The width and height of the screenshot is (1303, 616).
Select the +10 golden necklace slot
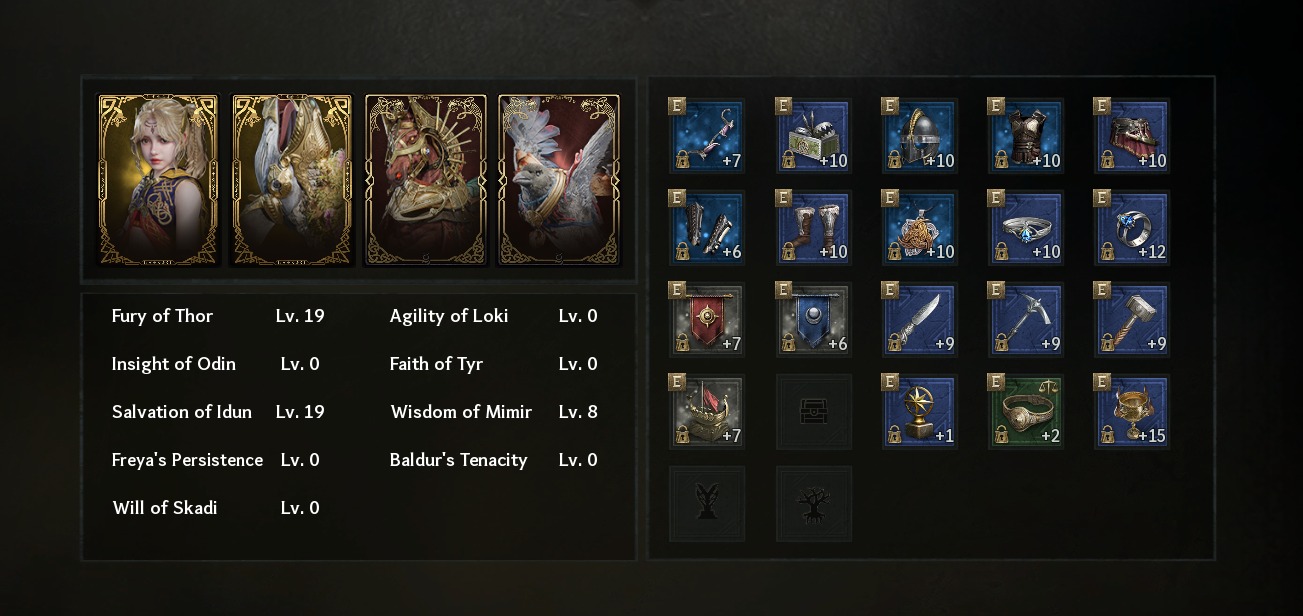tap(919, 228)
